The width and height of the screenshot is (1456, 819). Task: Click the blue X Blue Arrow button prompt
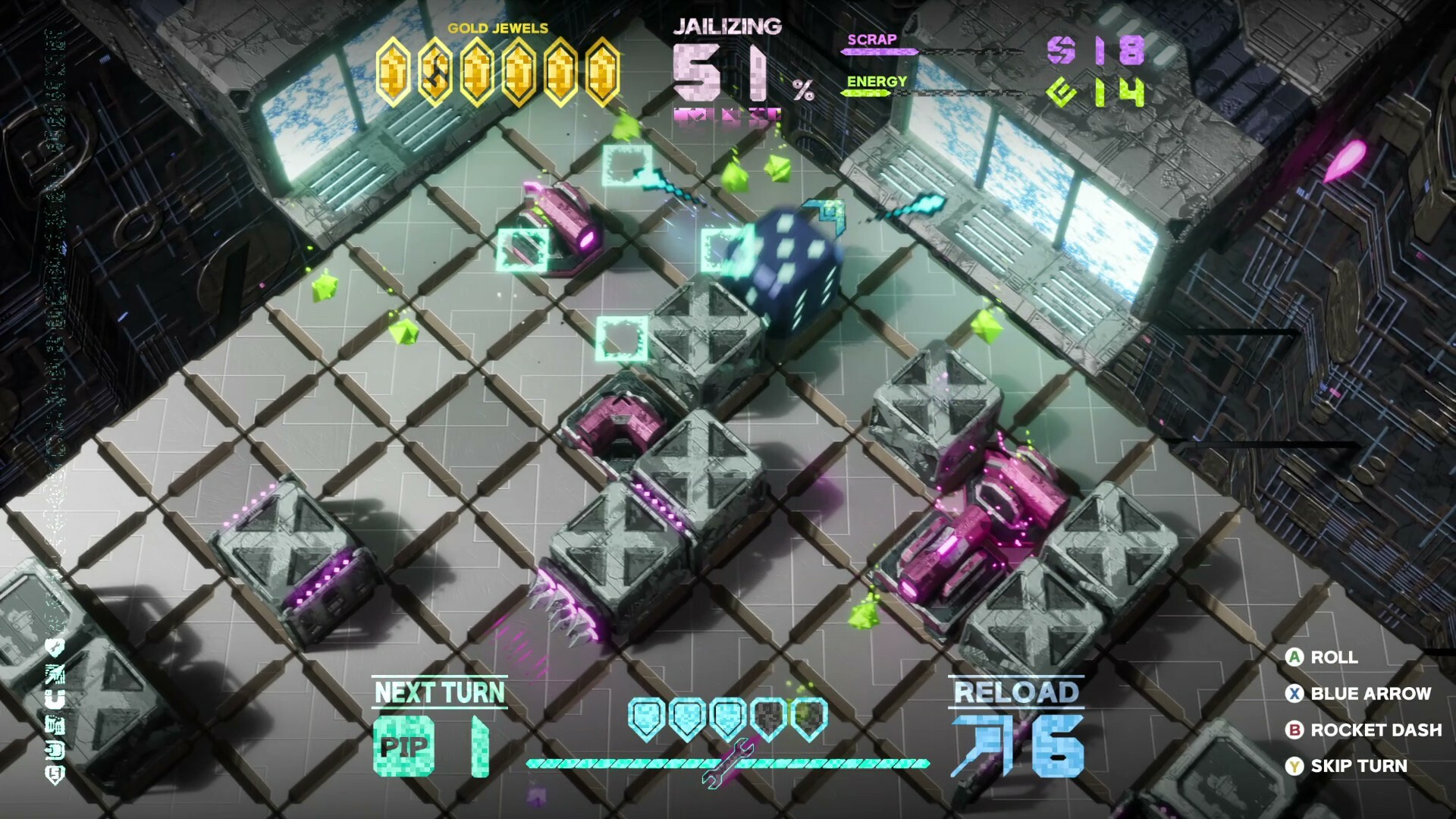[1294, 693]
